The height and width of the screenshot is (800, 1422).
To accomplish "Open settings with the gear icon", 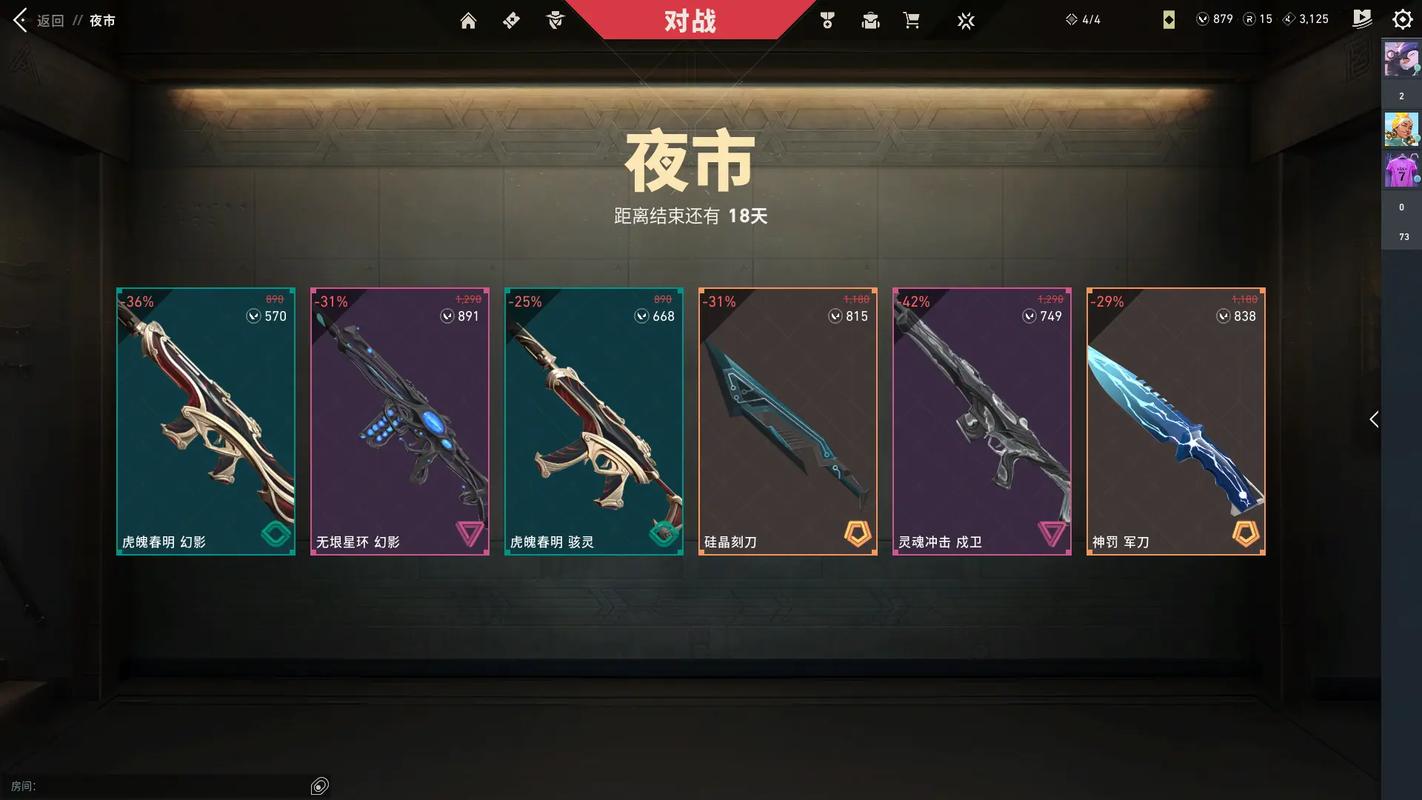I will click(x=1402, y=19).
